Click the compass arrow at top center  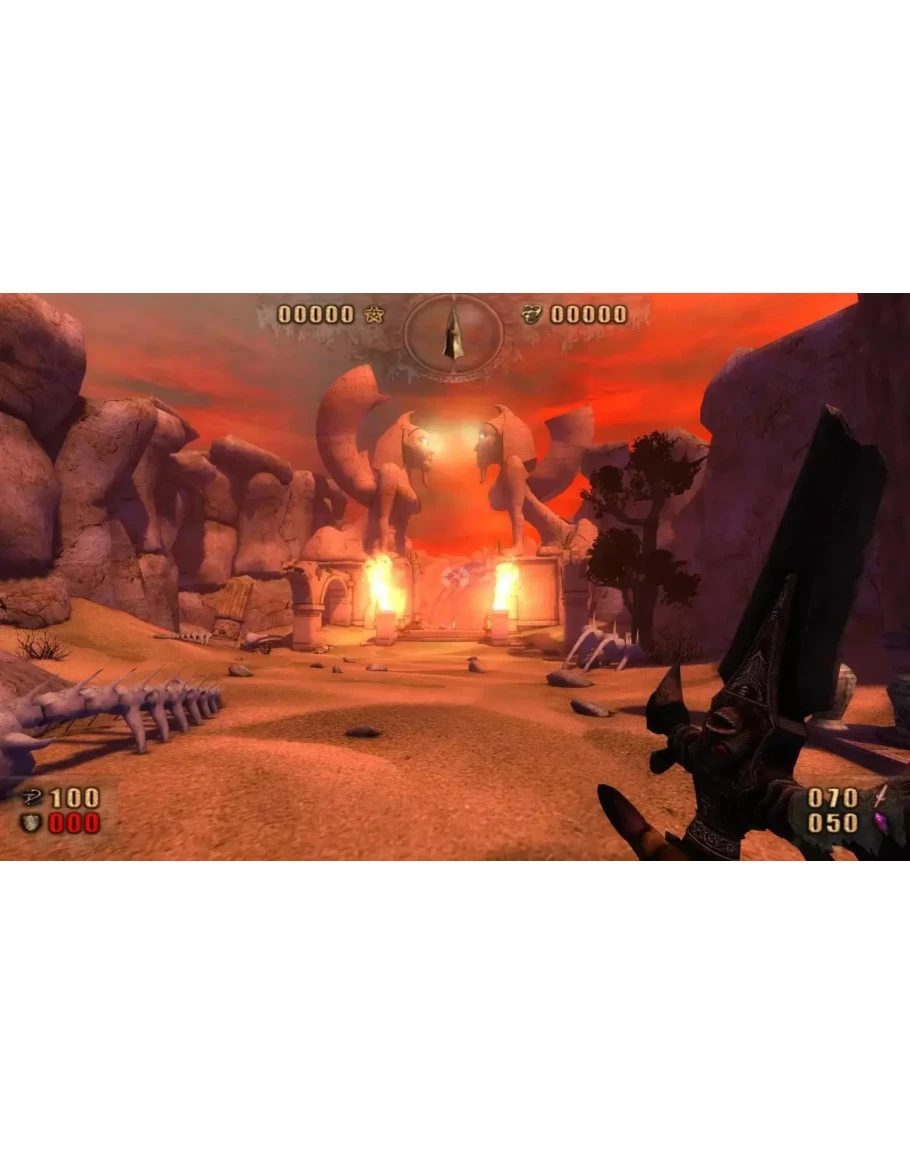[453, 333]
